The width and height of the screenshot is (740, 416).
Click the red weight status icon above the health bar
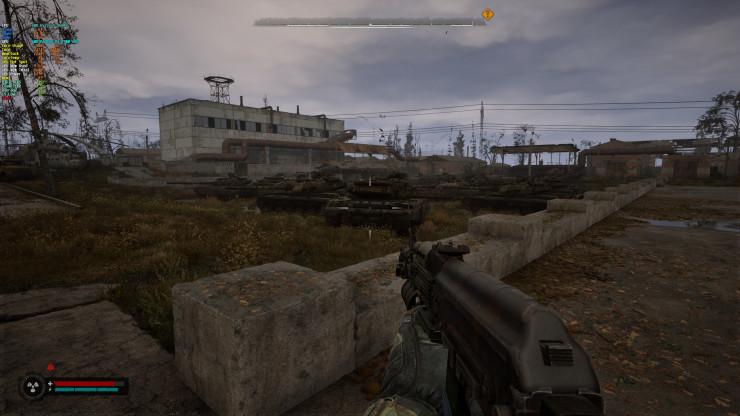click(50, 367)
